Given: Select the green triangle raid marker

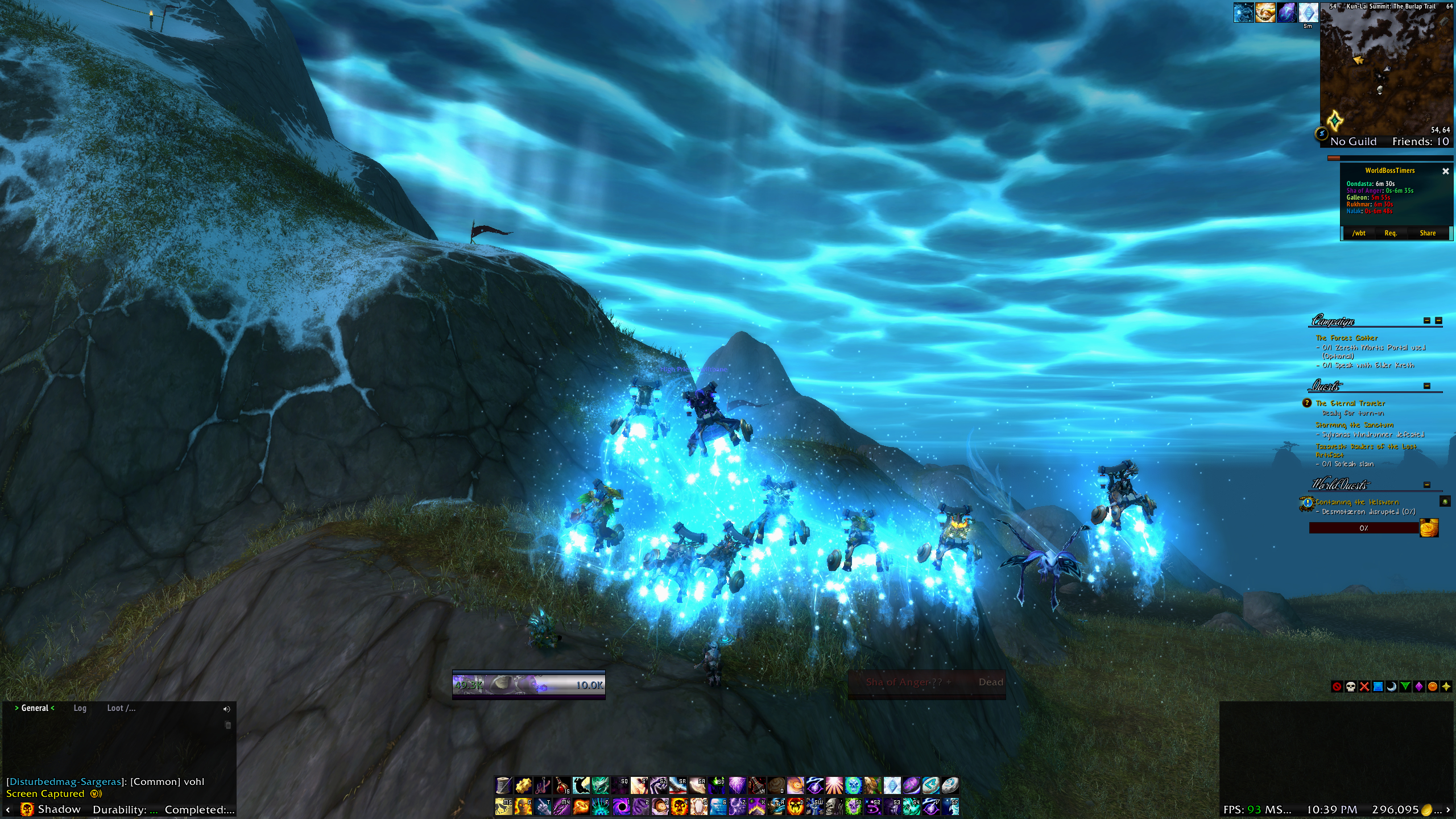Looking at the screenshot, I should pos(1405,686).
